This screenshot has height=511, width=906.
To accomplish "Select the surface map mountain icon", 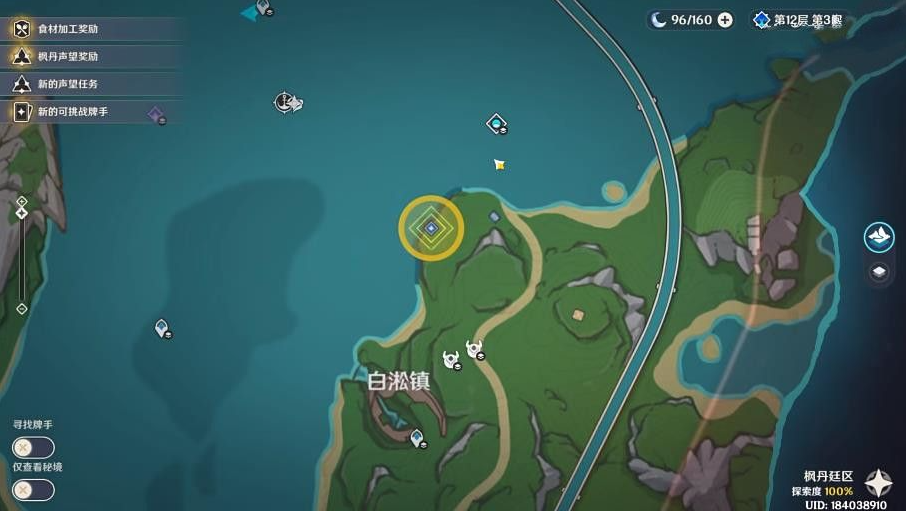I will (879, 236).
